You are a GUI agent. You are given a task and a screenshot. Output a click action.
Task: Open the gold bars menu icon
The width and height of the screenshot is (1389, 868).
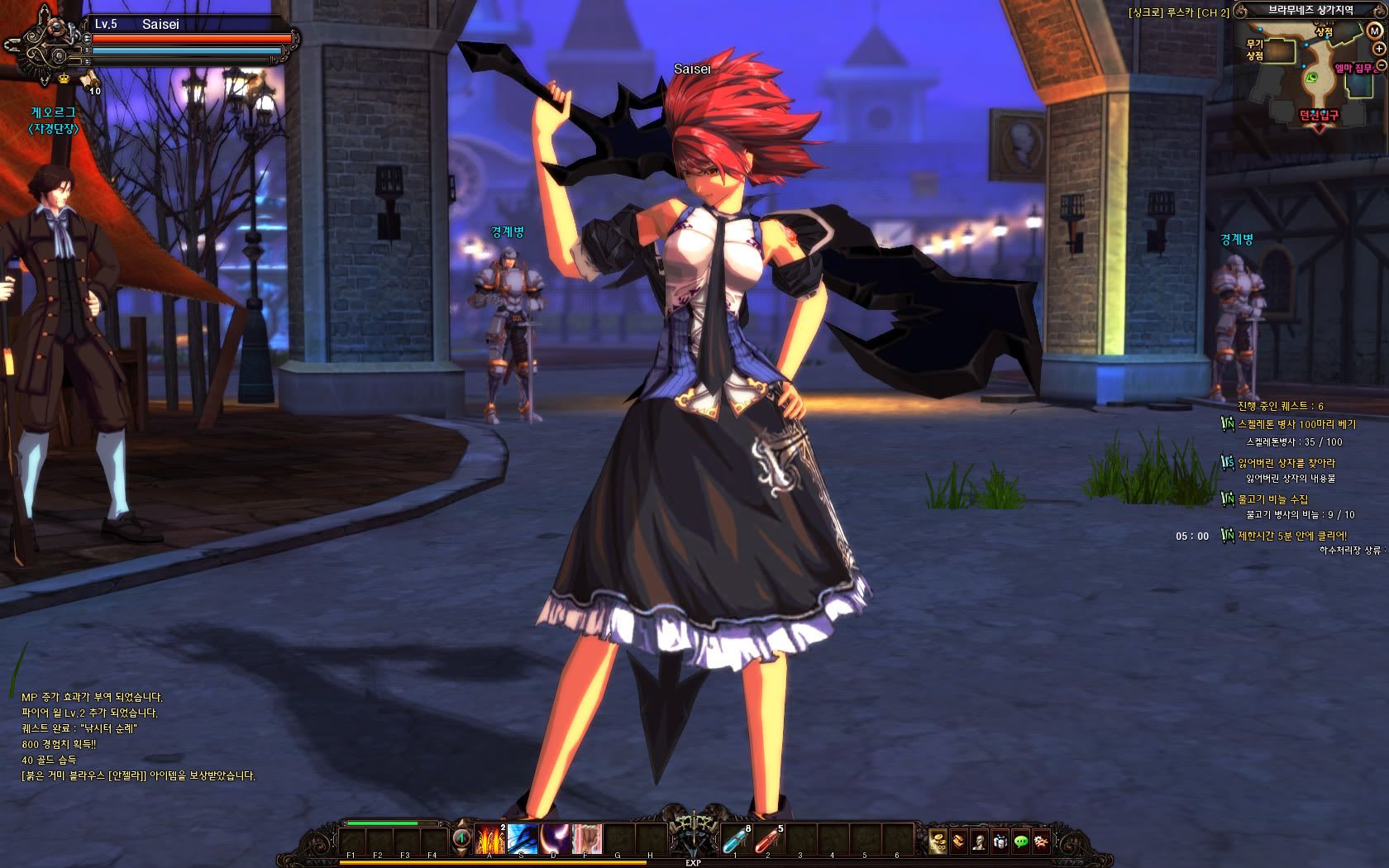click(x=958, y=841)
